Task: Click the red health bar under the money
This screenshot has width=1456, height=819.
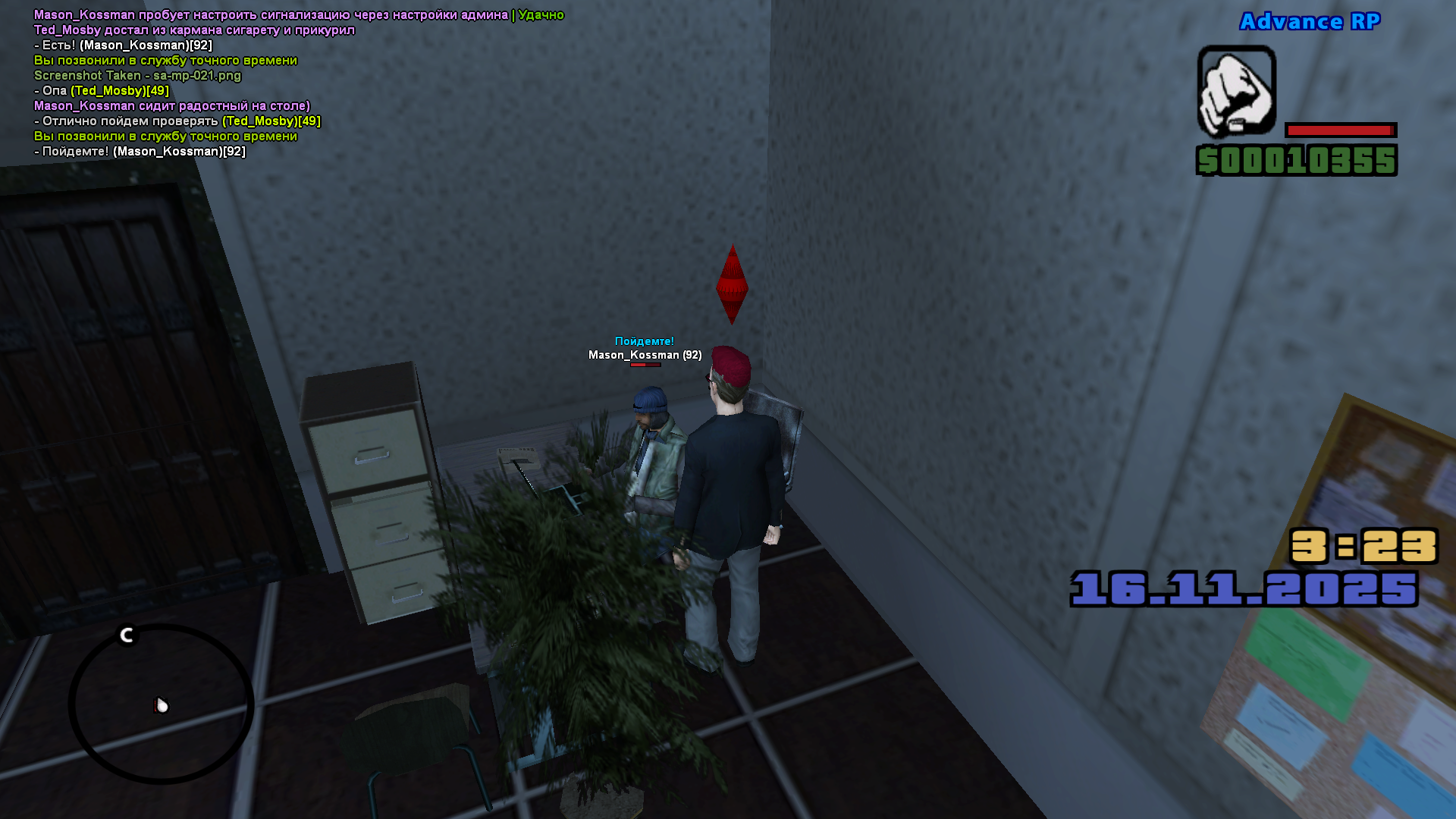Action: coord(1342,129)
